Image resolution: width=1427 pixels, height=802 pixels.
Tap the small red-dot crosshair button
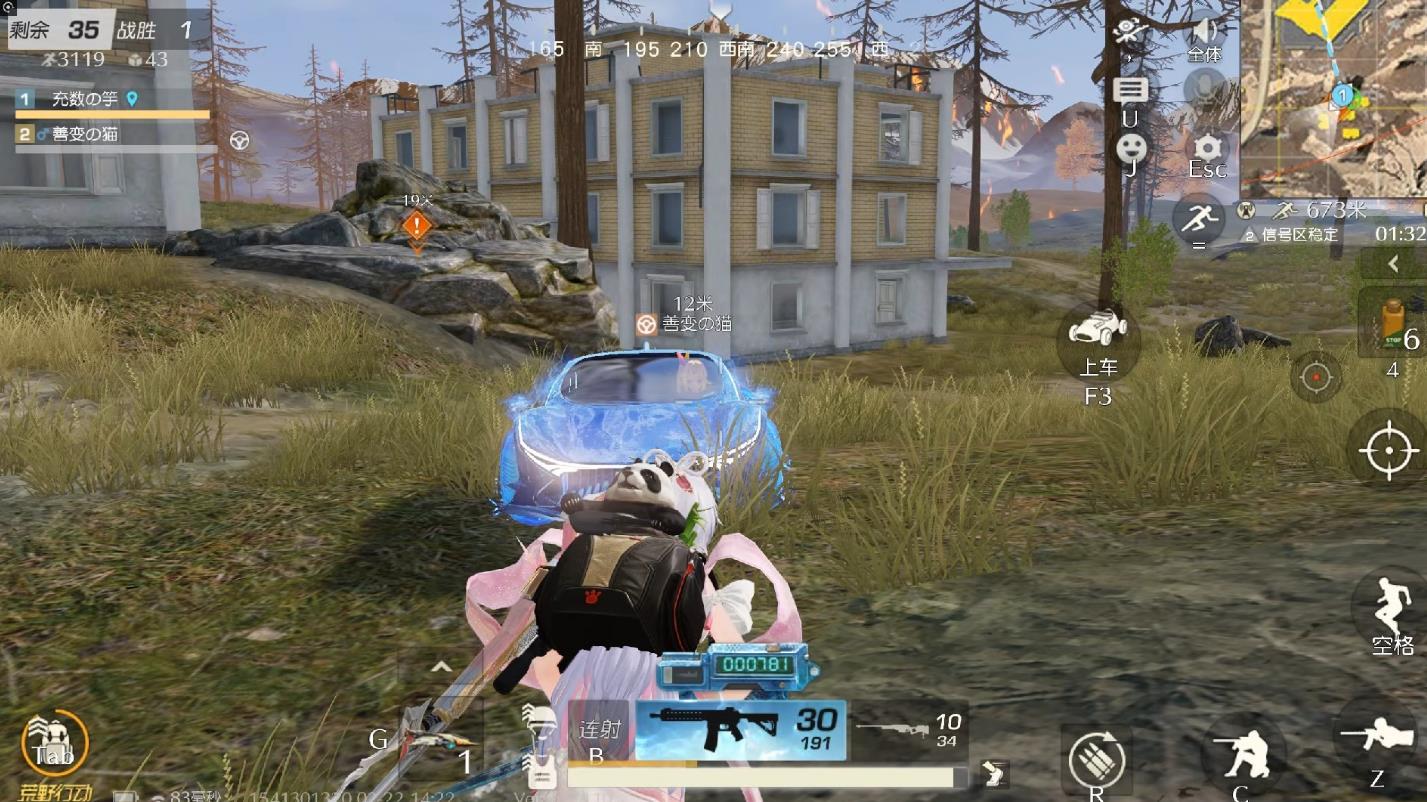pyautogui.click(x=1316, y=377)
